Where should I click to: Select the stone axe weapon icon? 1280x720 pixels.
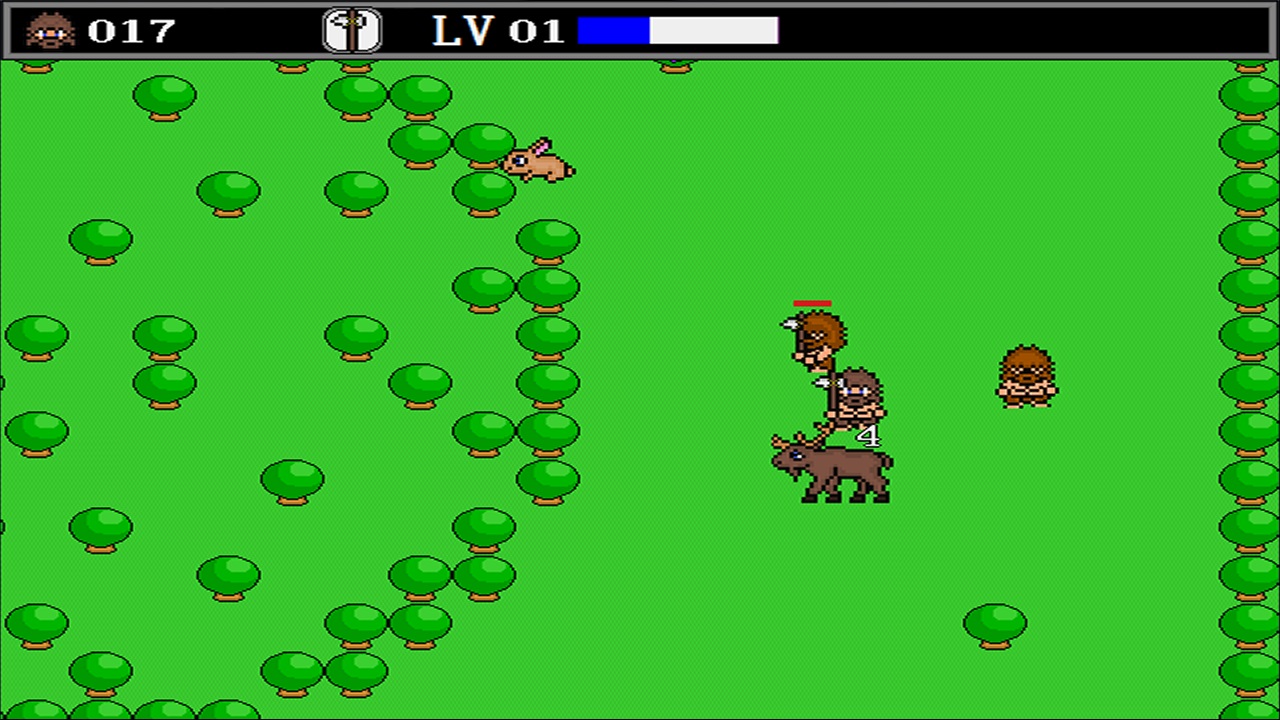[x=352, y=29]
